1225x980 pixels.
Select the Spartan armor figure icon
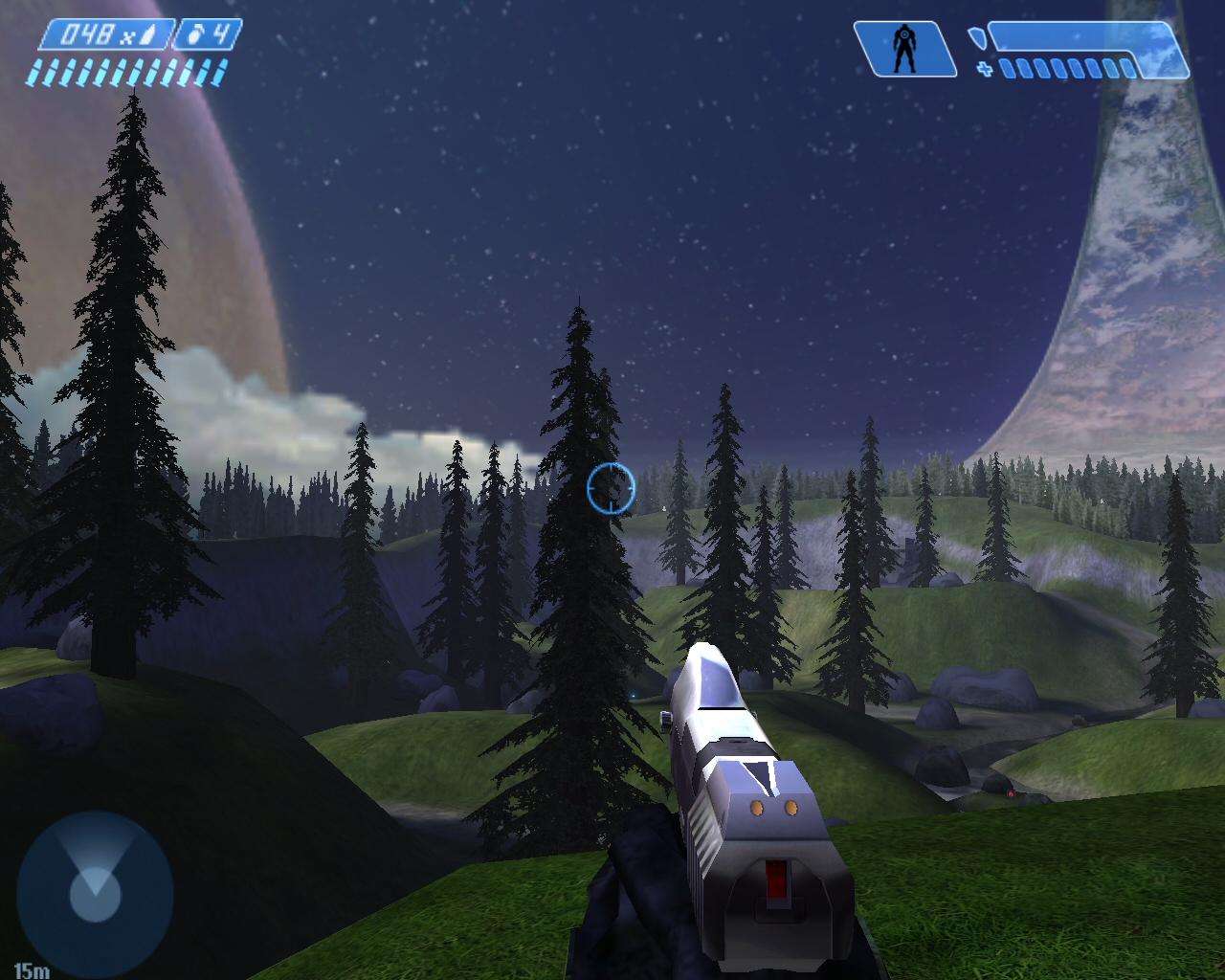pyautogui.click(x=903, y=49)
